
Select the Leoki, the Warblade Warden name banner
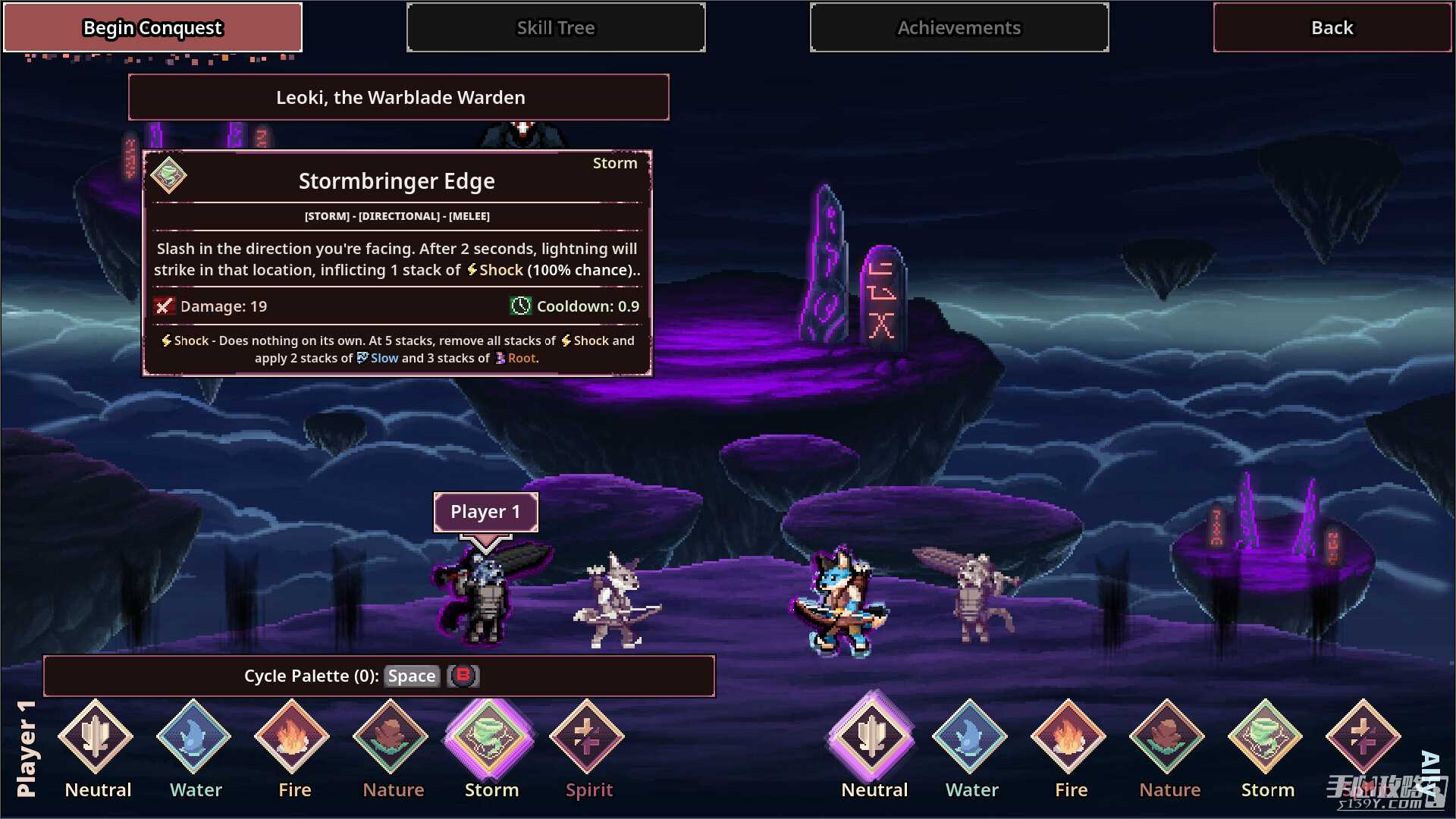click(399, 98)
